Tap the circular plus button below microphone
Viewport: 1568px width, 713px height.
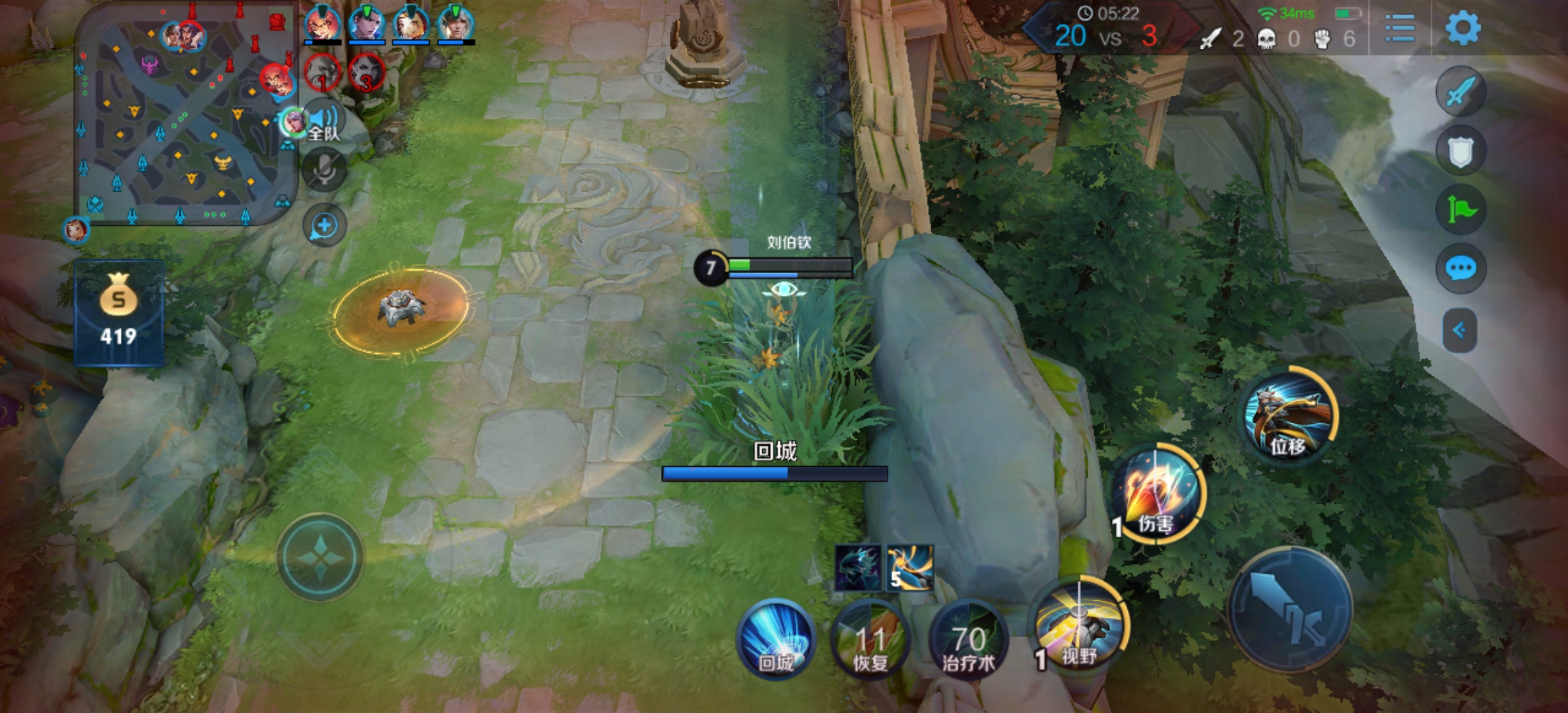(x=324, y=226)
